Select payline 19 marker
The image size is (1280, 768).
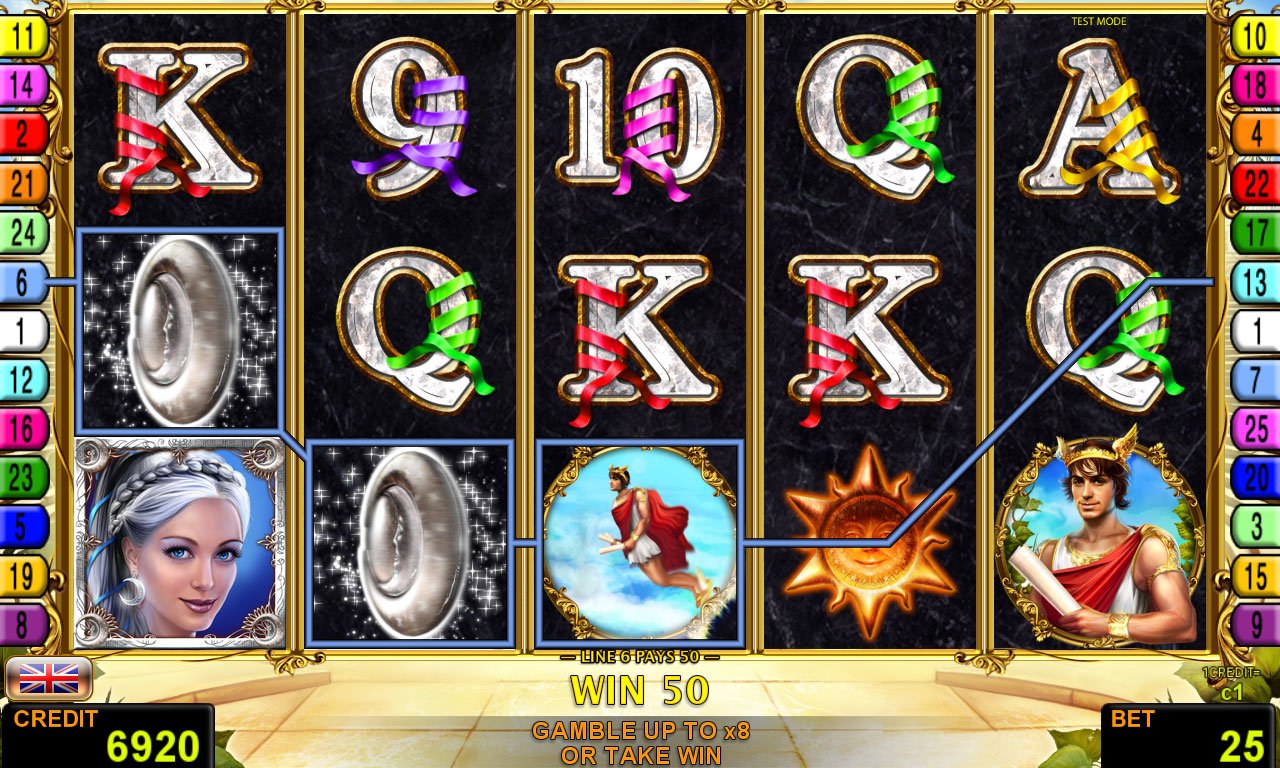pyautogui.click(x=24, y=576)
